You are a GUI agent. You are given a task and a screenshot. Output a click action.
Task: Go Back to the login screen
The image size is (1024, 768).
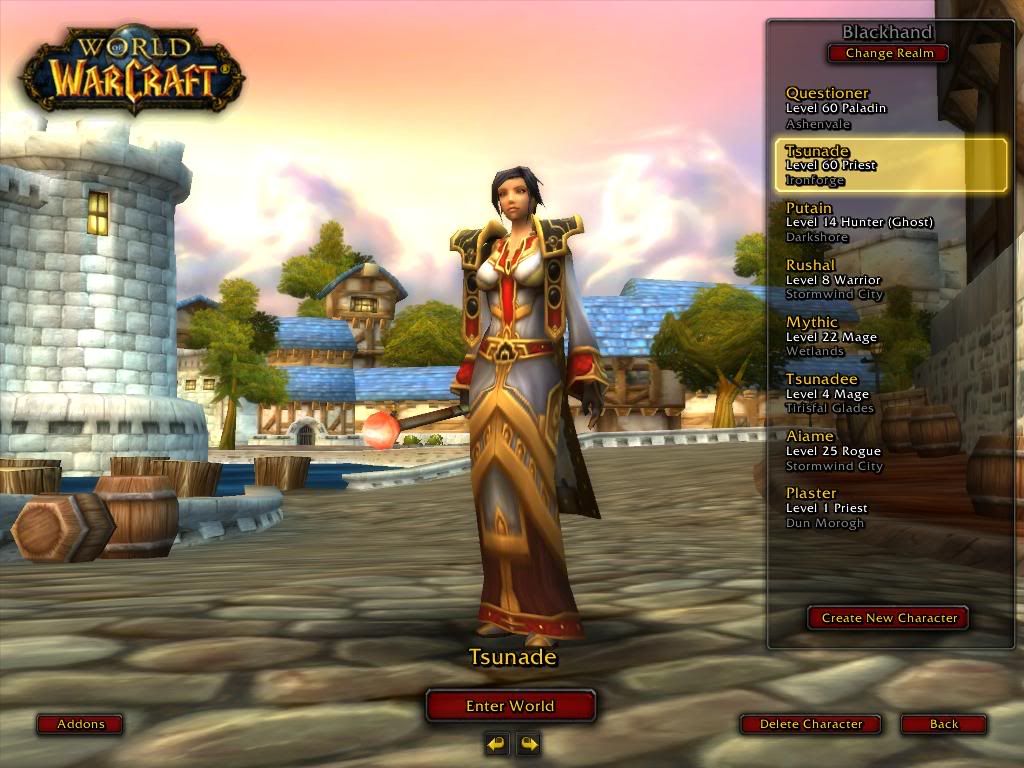coord(943,724)
